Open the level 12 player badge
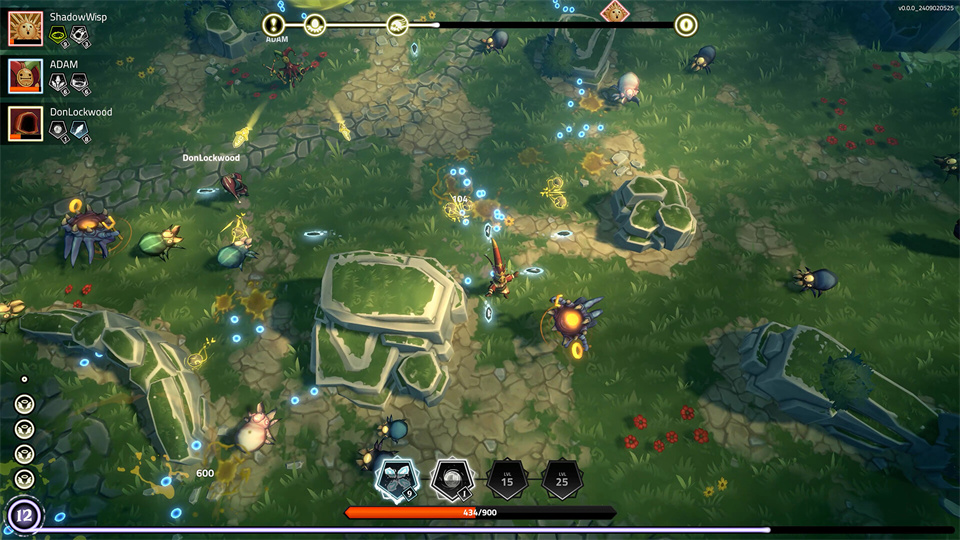The height and width of the screenshot is (540, 960). coord(23,515)
